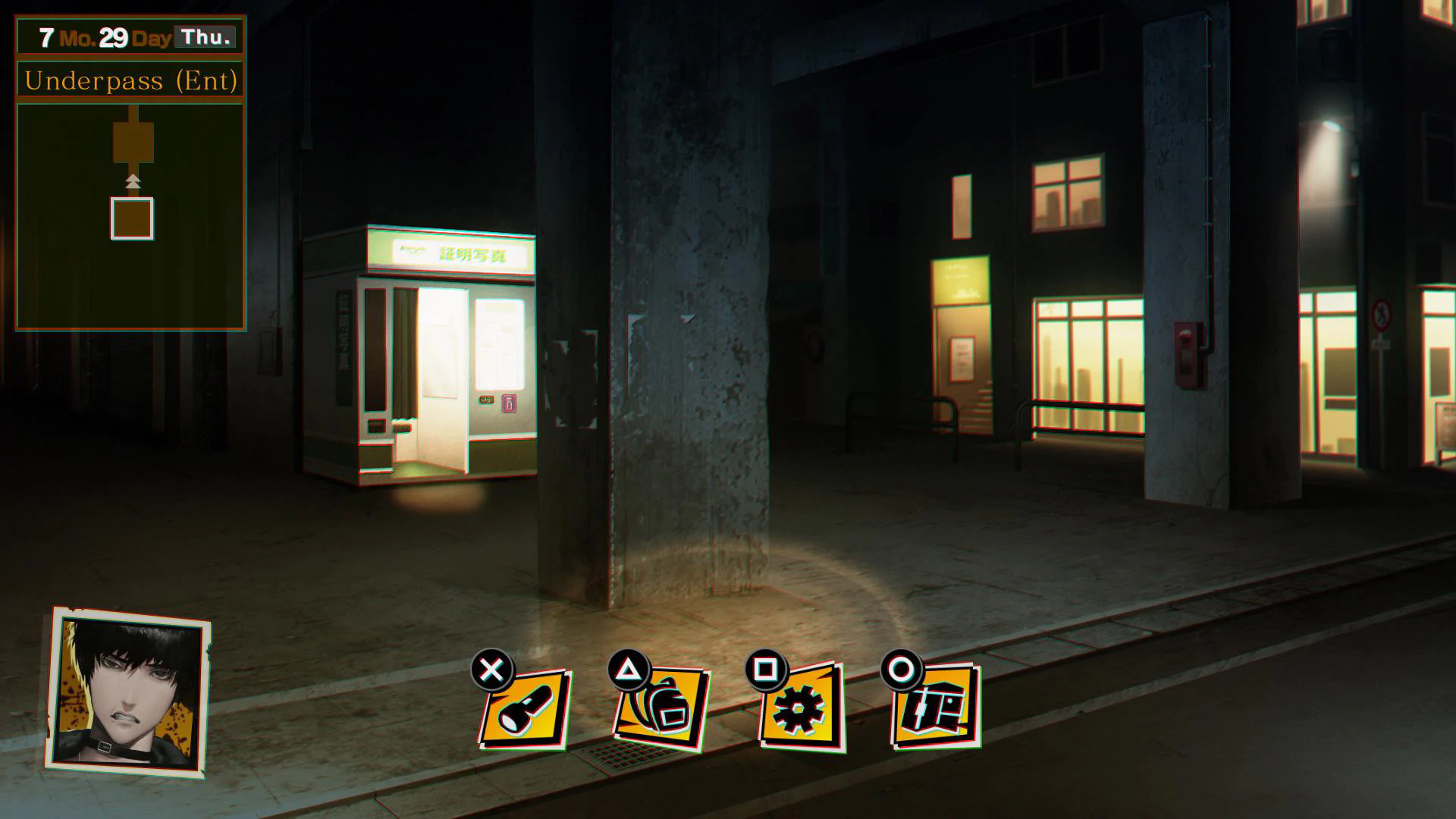Screen dimensions: 1456x819
Task: Click the X button prompt above the flashlight
Action: click(x=491, y=667)
